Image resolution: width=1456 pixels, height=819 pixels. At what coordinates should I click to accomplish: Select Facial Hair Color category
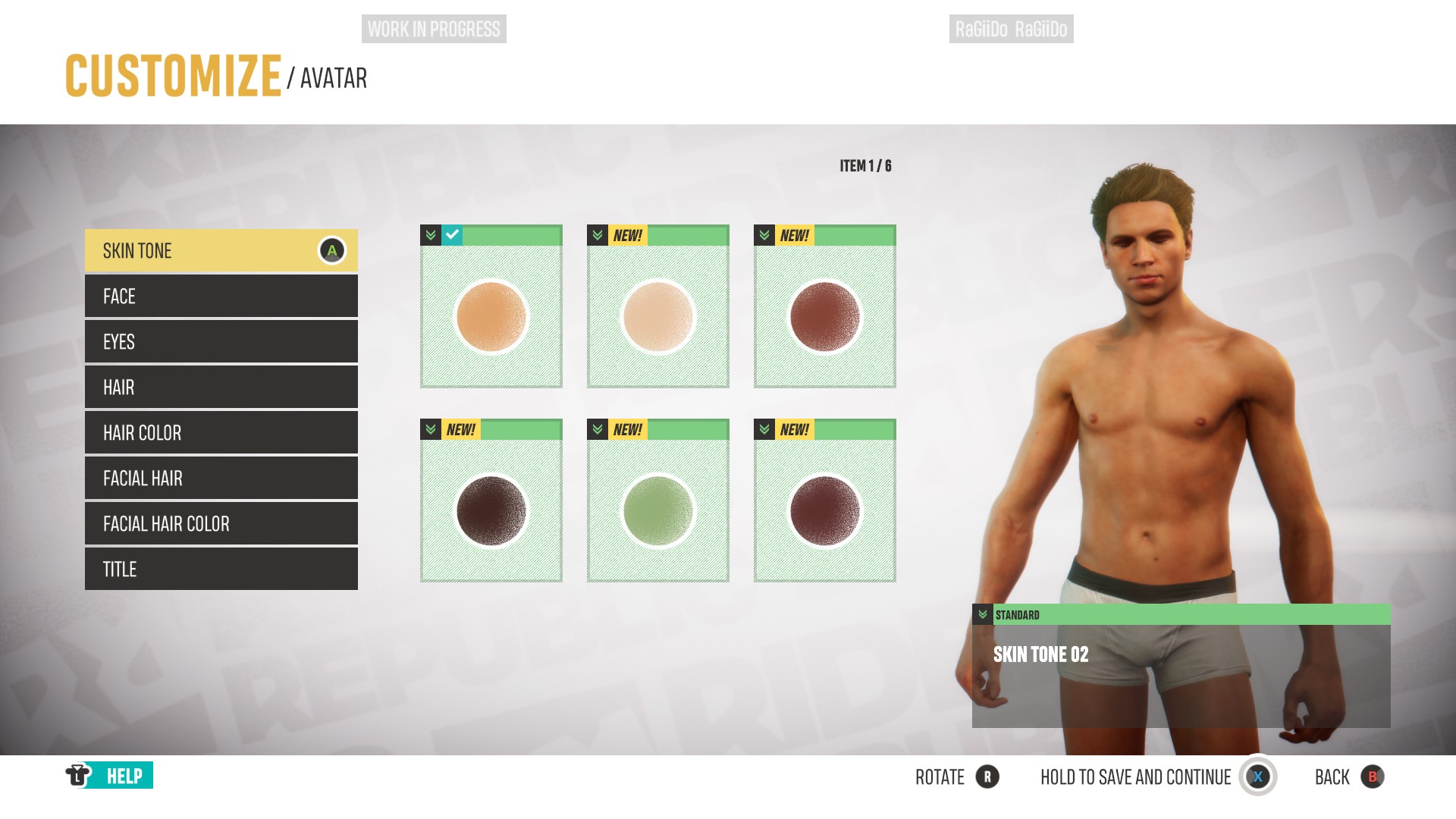click(221, 524)
